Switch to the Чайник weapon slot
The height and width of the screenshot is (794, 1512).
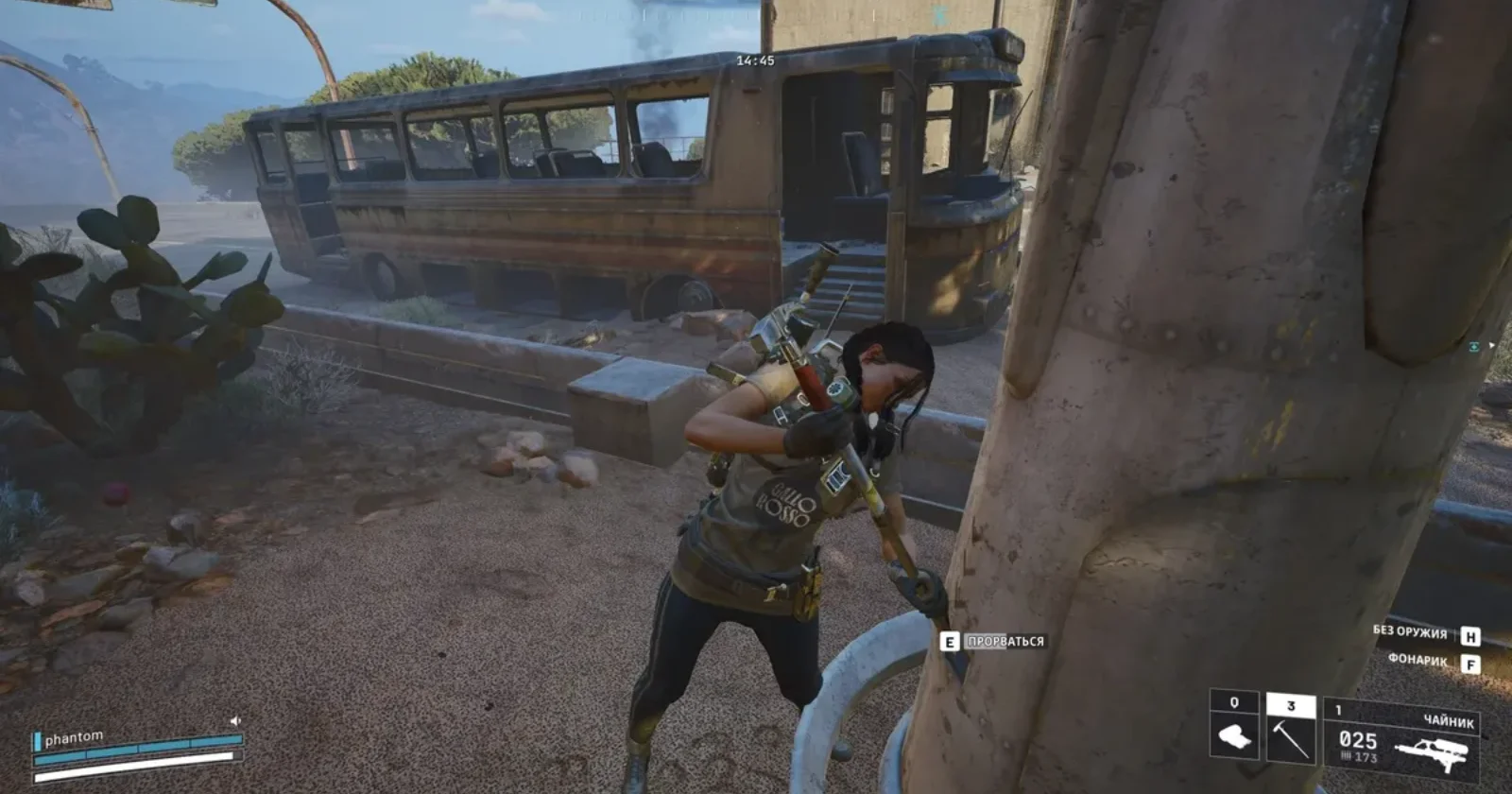(x=1402, y=738)
